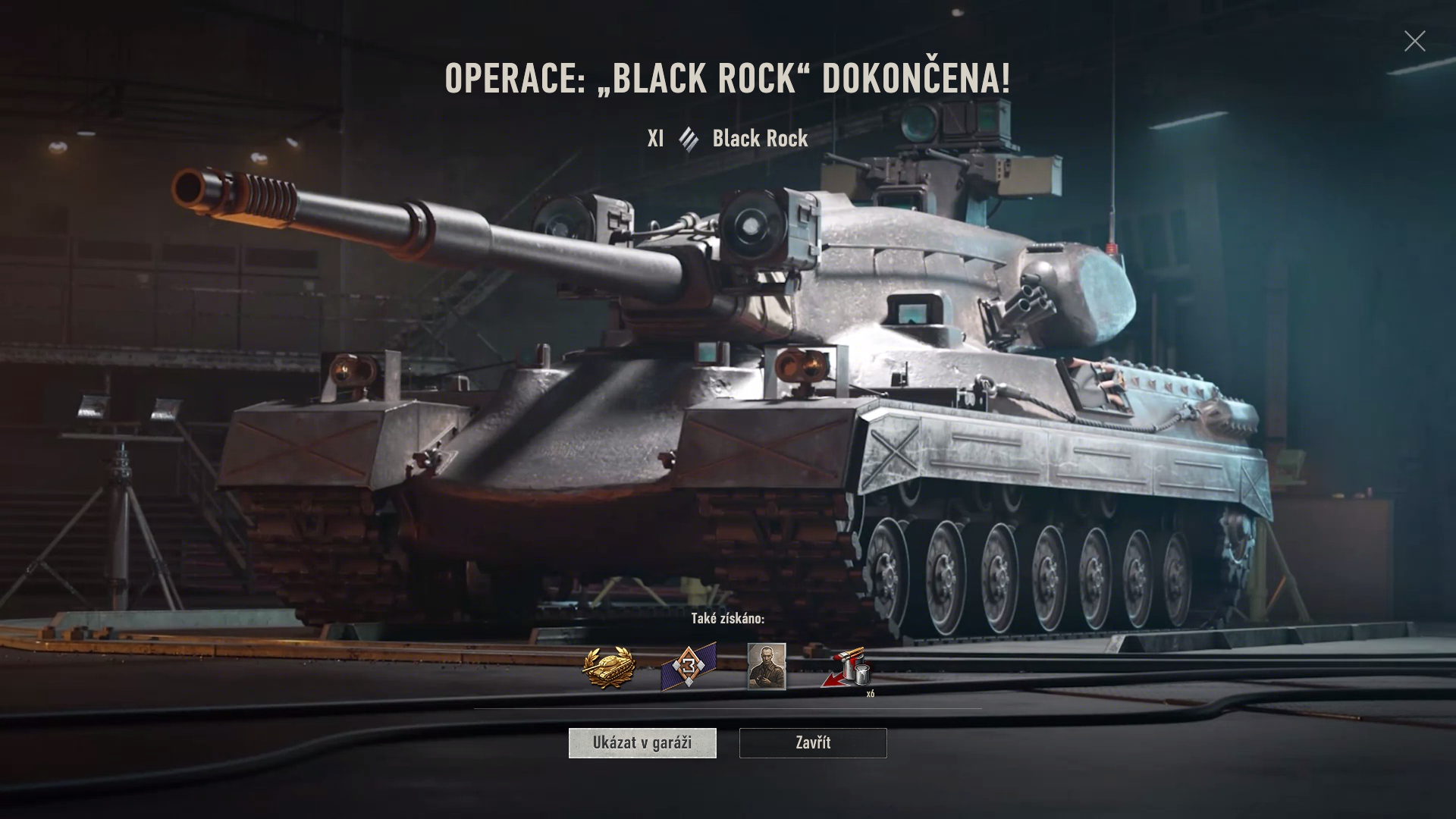Inspect the number 3 rank badge reward
The width and height of the screenshot is (1456, 819).
[x=688, y=668]
